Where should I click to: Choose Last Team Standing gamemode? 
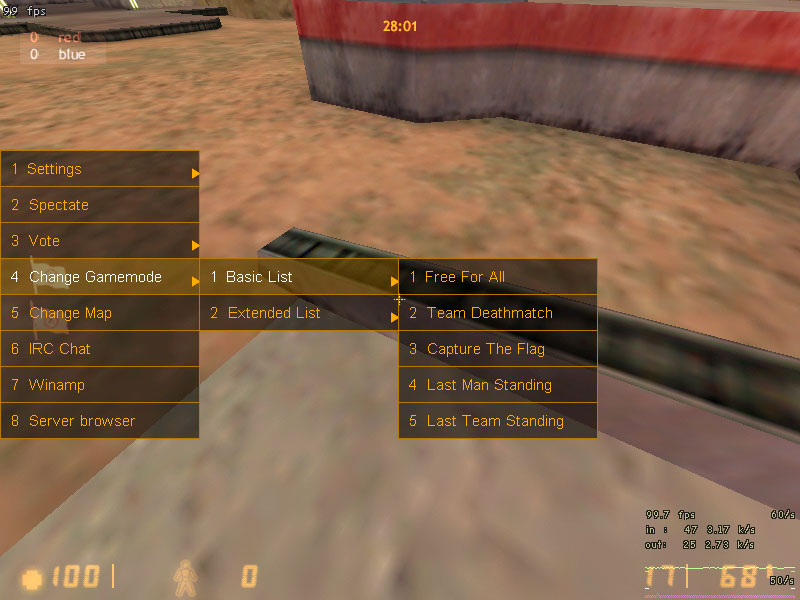pyautogui.click(x=497, y=421)
